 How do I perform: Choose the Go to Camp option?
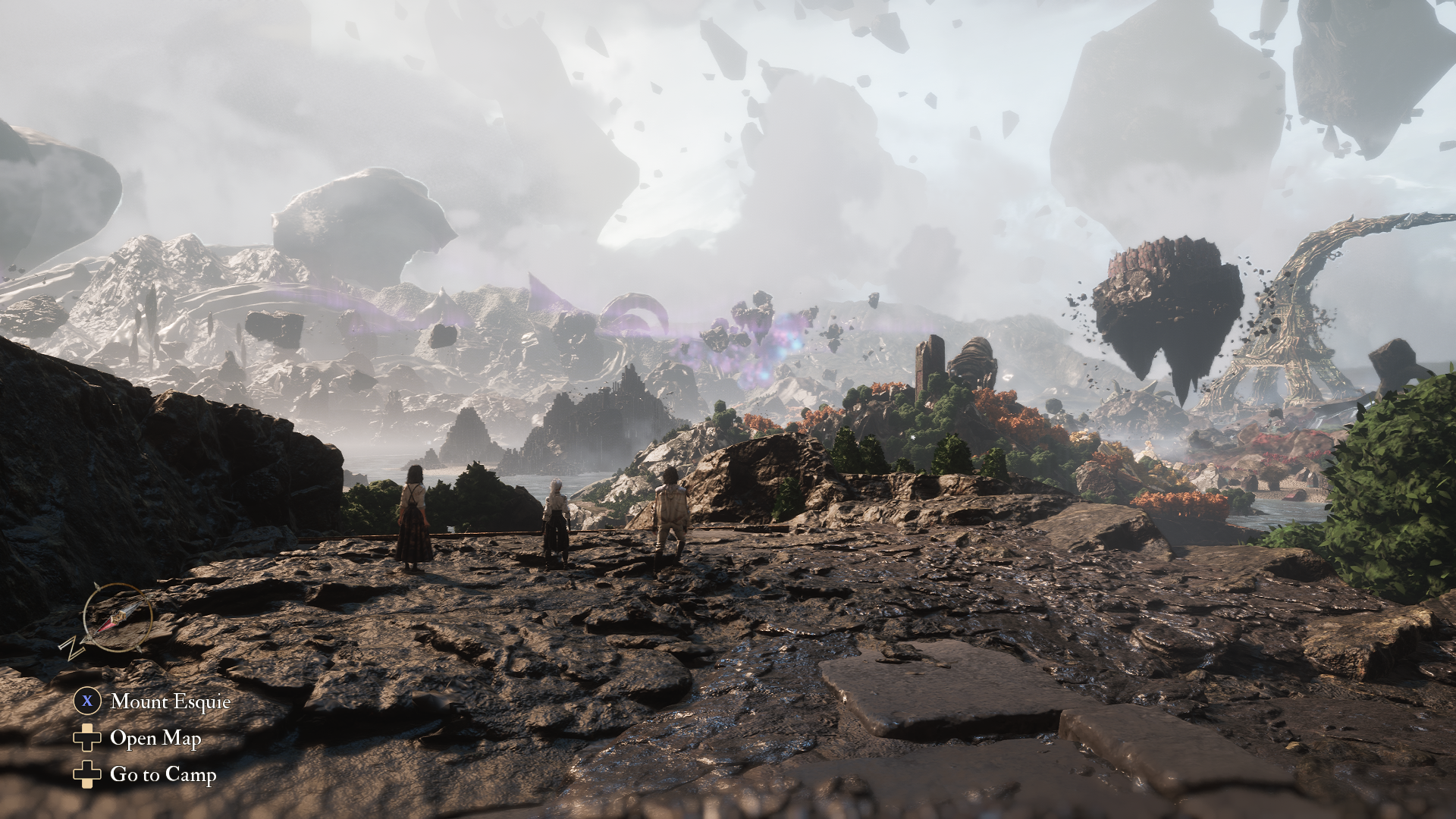(x=163, y=774)
